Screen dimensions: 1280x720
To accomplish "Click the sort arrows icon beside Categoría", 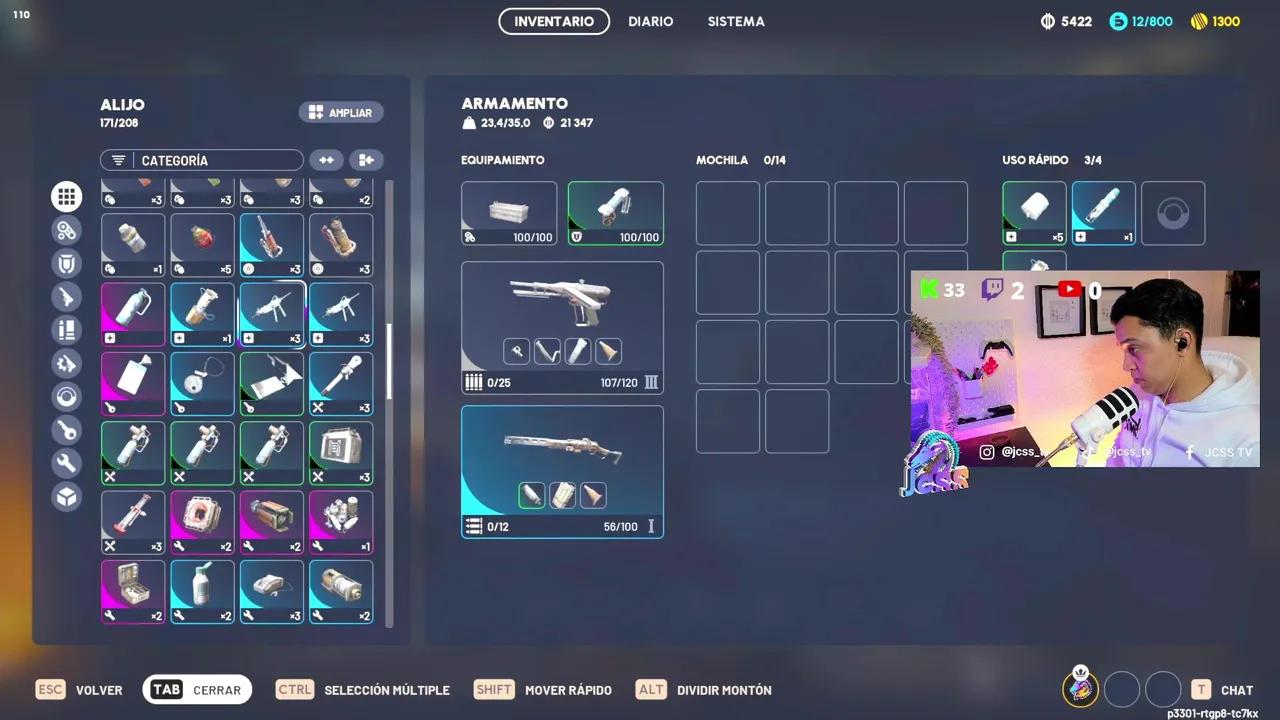I will point(327,160).
